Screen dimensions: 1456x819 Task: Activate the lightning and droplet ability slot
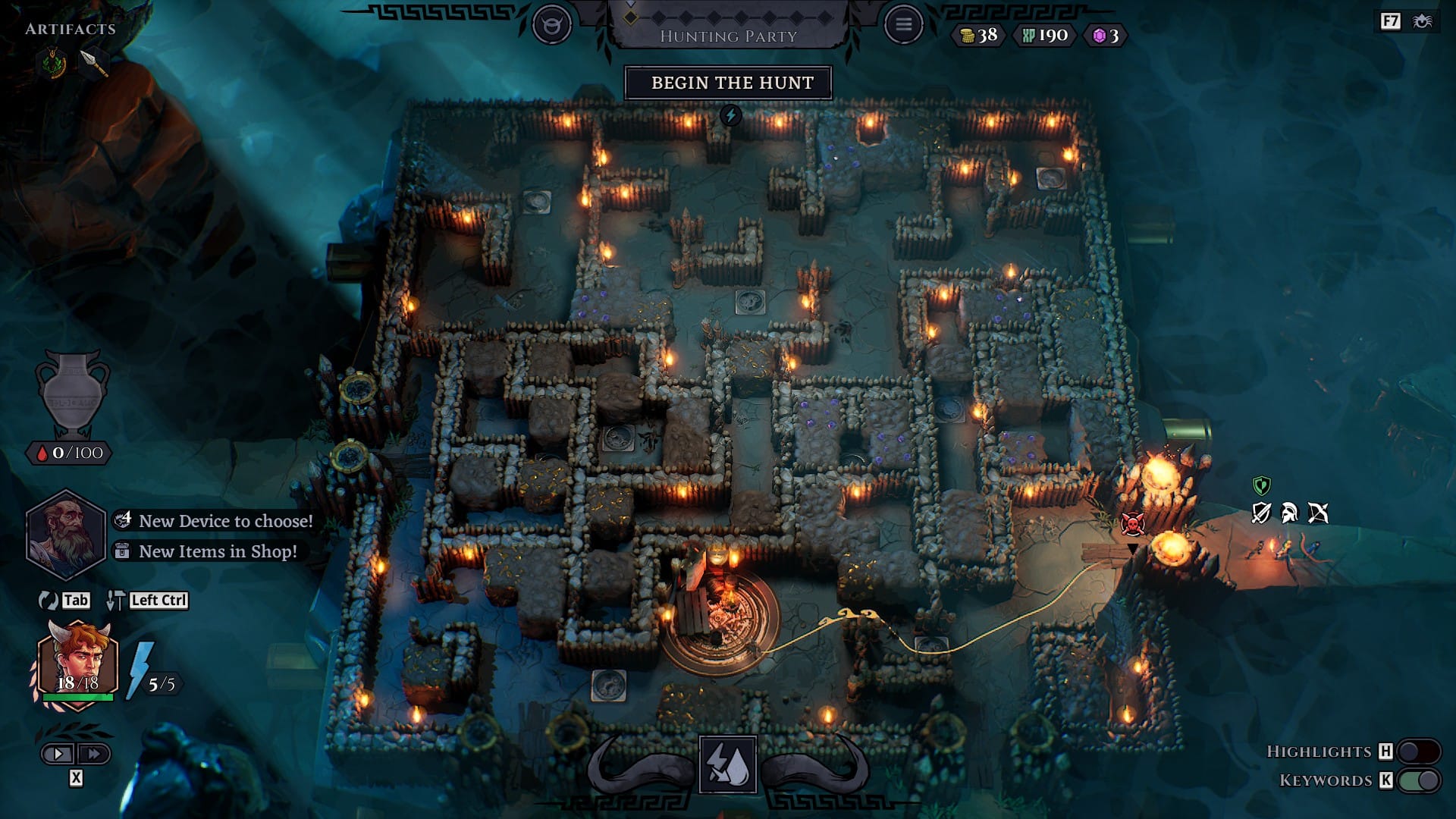pyautogui.click(x=728, y=764)
